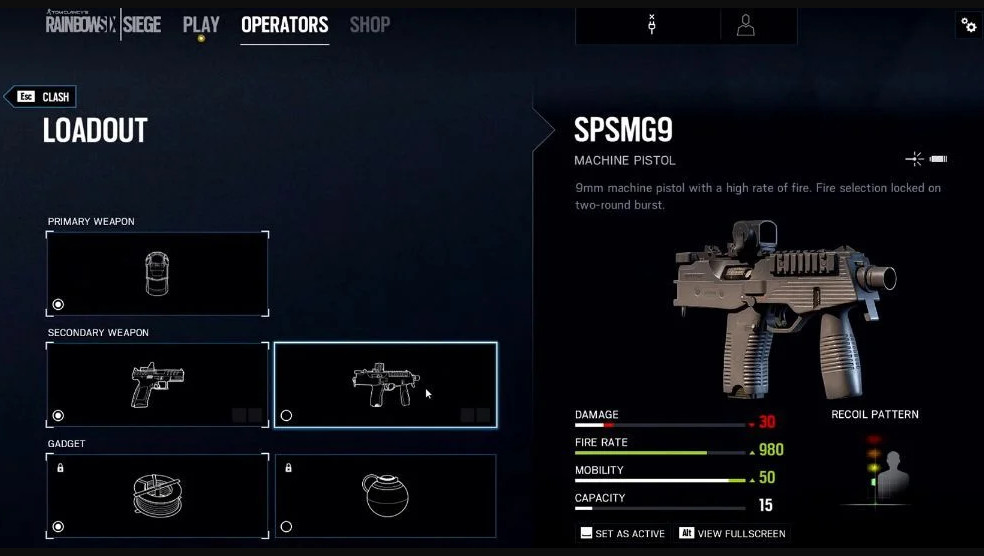The height and width of the screenshot is (556, 984).
Task: Click the Rainbow Six Siege logo
Action: point(103,24)
